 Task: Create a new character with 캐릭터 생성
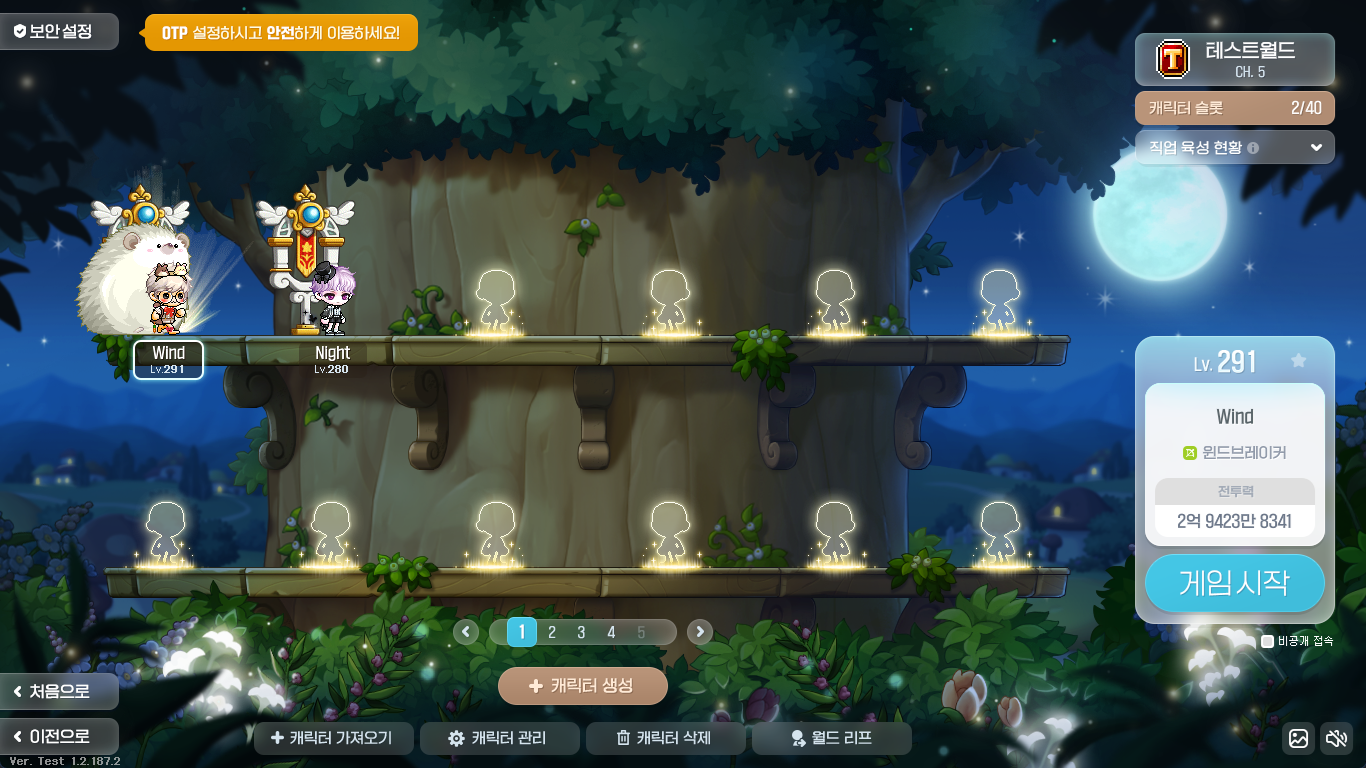pyautogui.click(x=582, y=686)
